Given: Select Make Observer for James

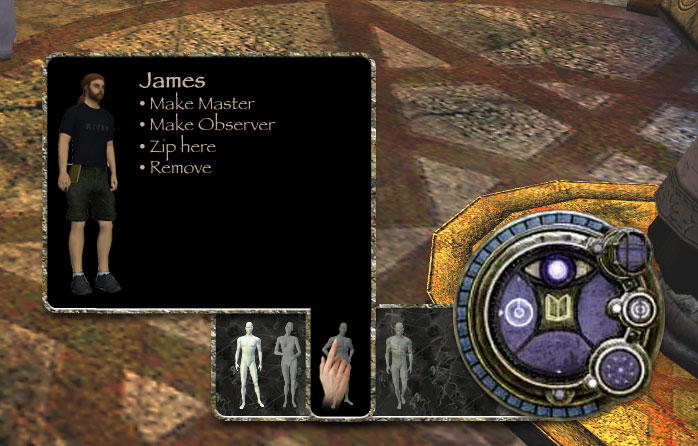Looking at the screenshot, I should click(x=211, y=125).
